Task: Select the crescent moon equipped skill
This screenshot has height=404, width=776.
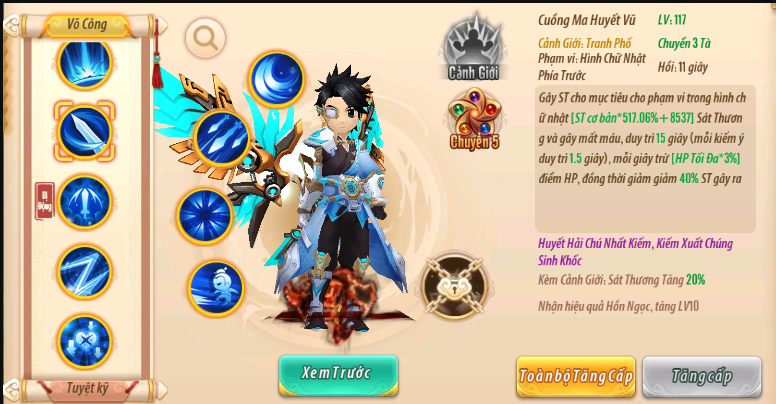Action: 277,78
